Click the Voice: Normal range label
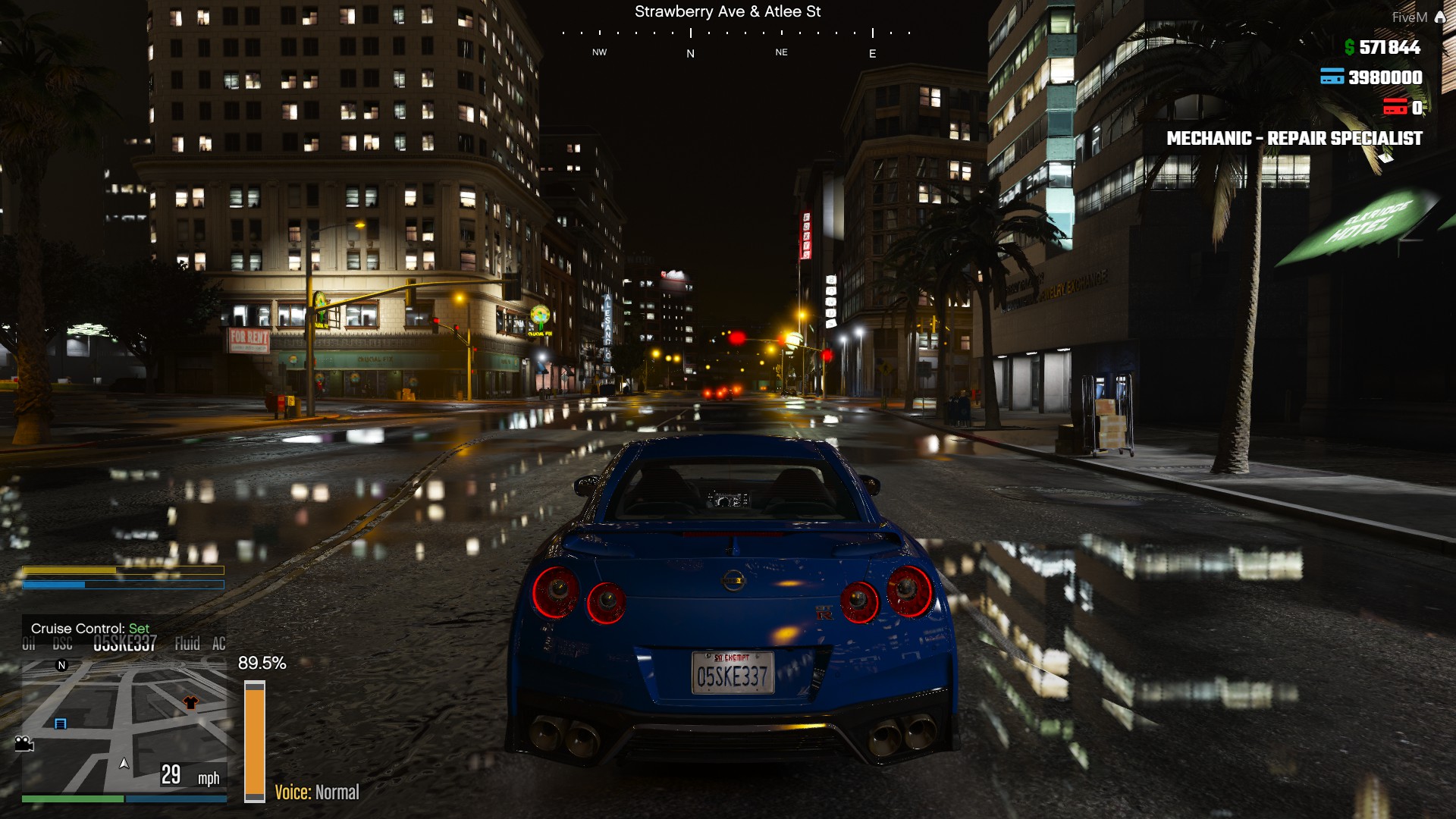The width and height of the screenshot is (1456, 819). tap(316, 792)
